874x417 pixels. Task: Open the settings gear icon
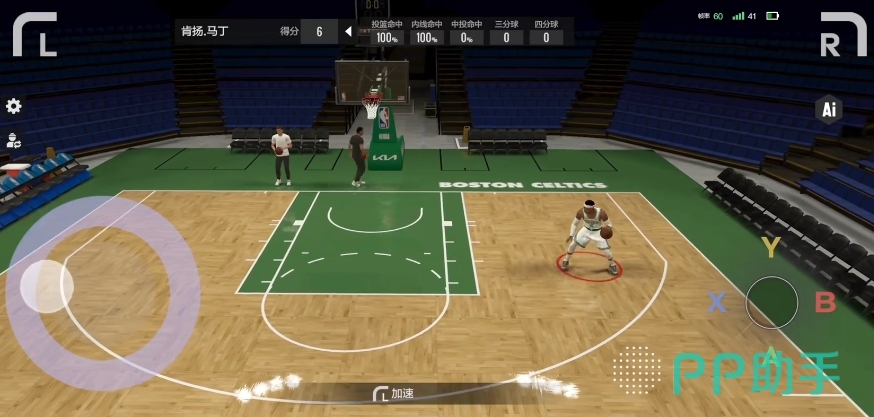14,106
